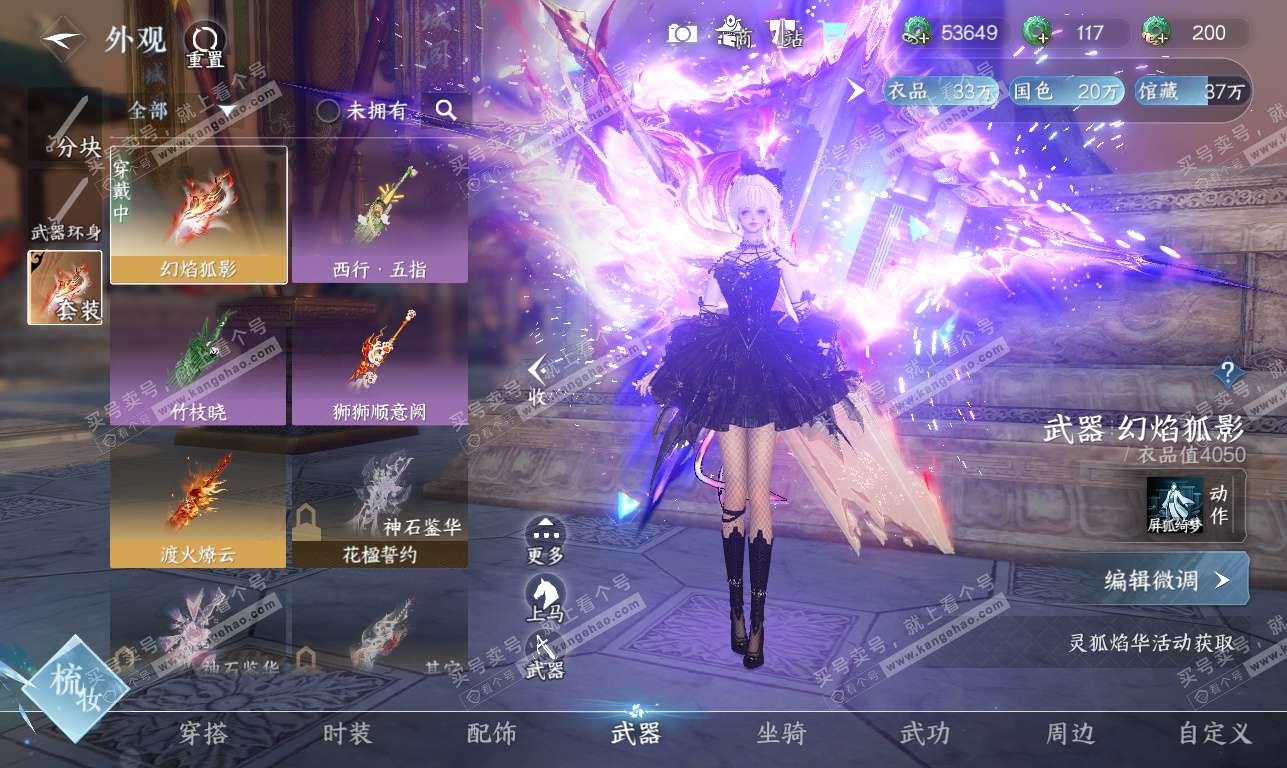Open the weapon search magnifier
This screenshot has width=1287, height=768.
pos(446,110)
